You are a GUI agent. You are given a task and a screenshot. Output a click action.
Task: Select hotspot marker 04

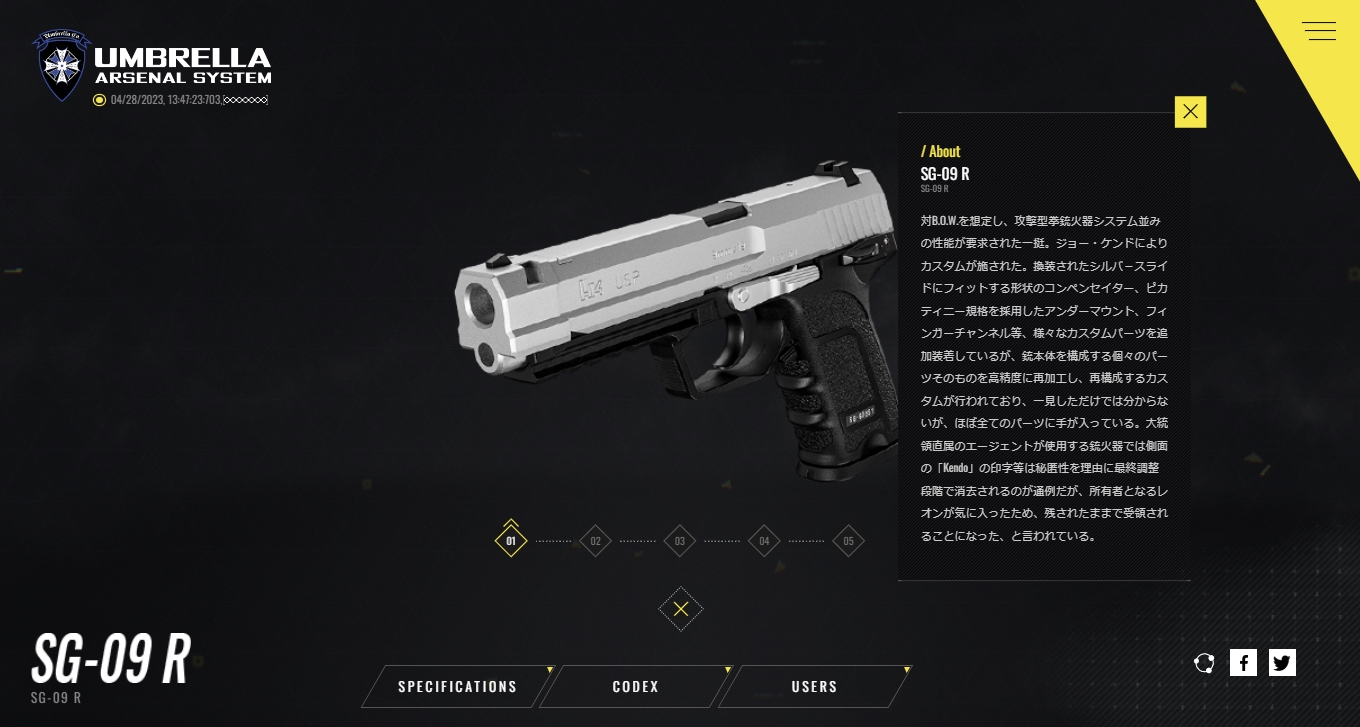764,541
